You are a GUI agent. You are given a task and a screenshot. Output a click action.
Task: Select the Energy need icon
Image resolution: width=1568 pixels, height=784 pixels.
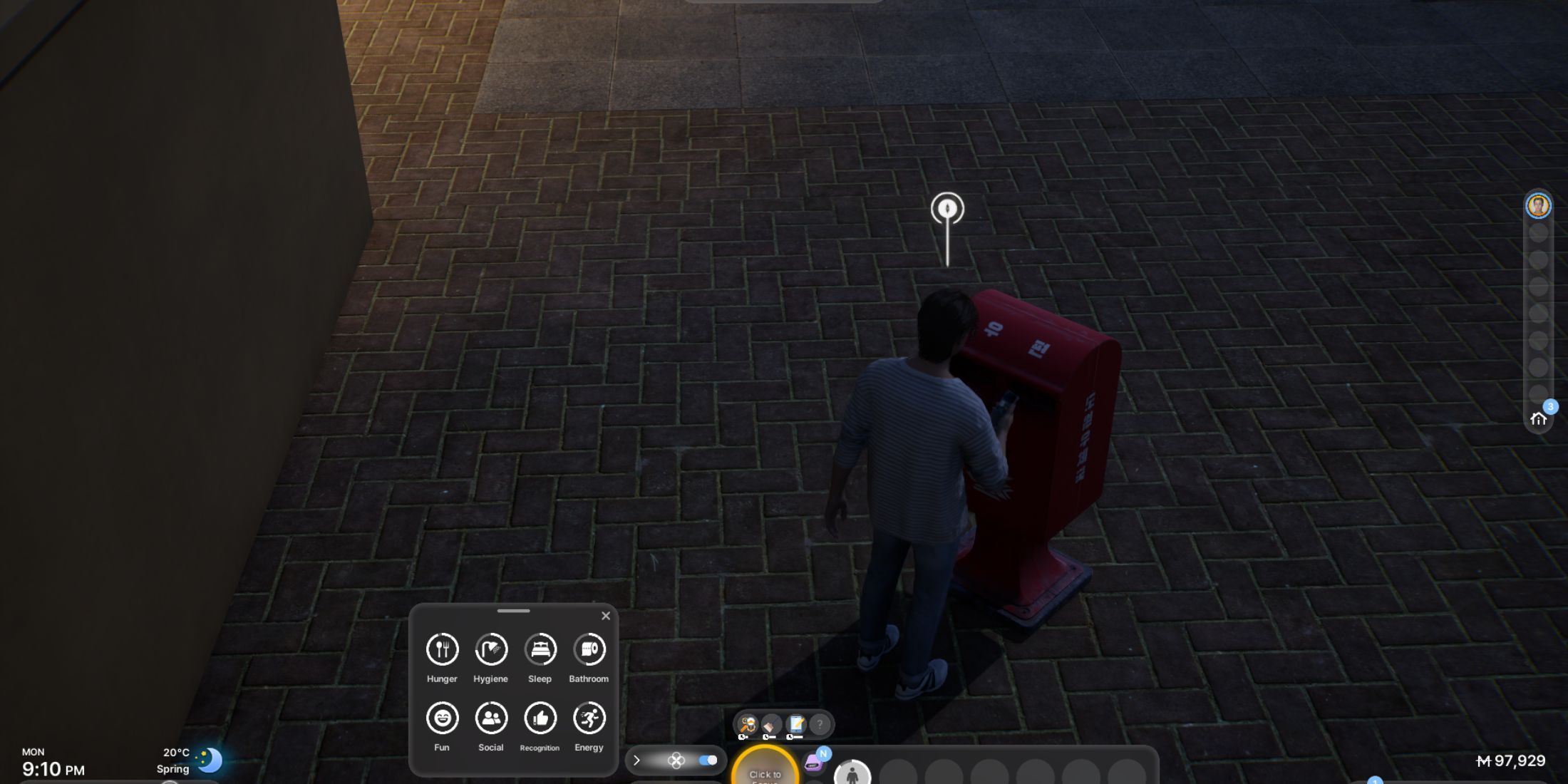pos(589,718)
